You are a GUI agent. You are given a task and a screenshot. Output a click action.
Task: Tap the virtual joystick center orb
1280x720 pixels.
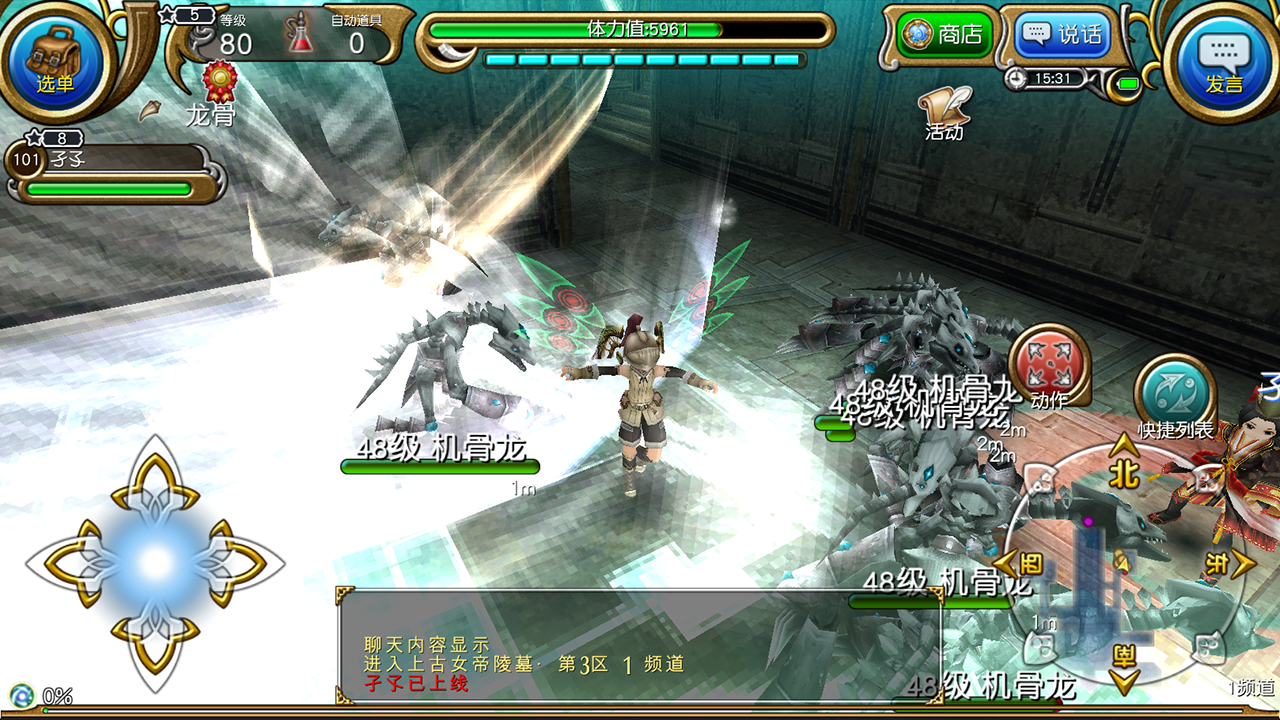coord(155,563)
